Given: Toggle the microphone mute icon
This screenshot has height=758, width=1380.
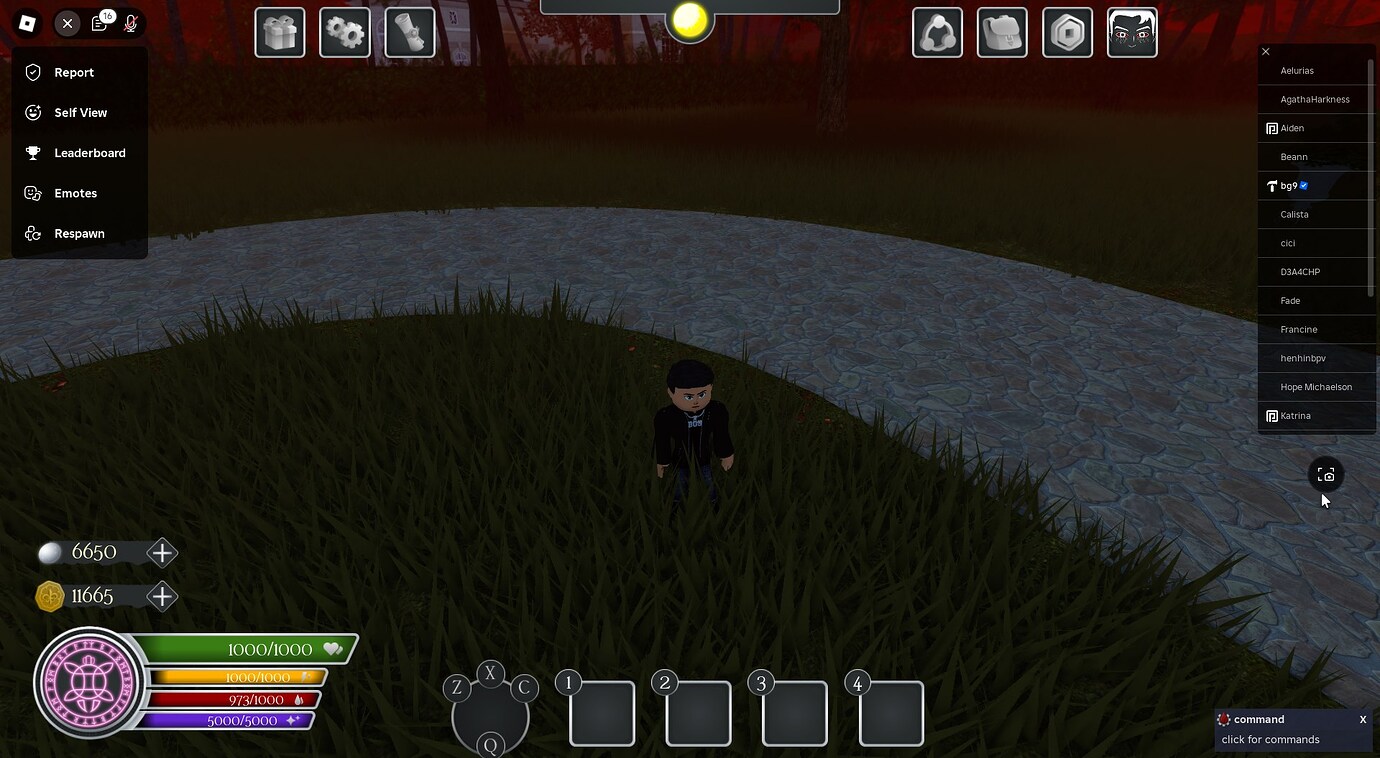Looking at the screenshot, I should 130,23.
